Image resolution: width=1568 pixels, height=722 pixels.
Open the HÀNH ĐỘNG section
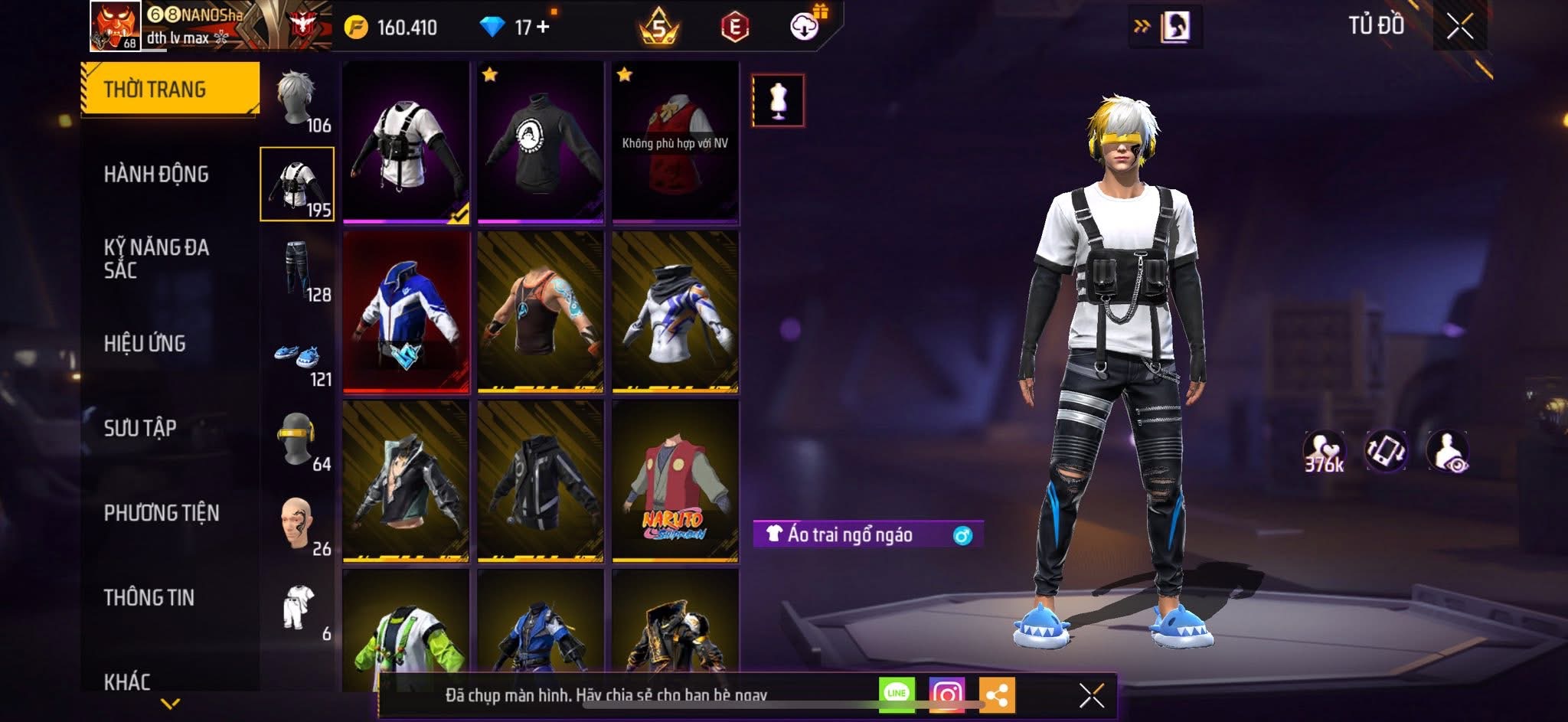tap(156, 175)
